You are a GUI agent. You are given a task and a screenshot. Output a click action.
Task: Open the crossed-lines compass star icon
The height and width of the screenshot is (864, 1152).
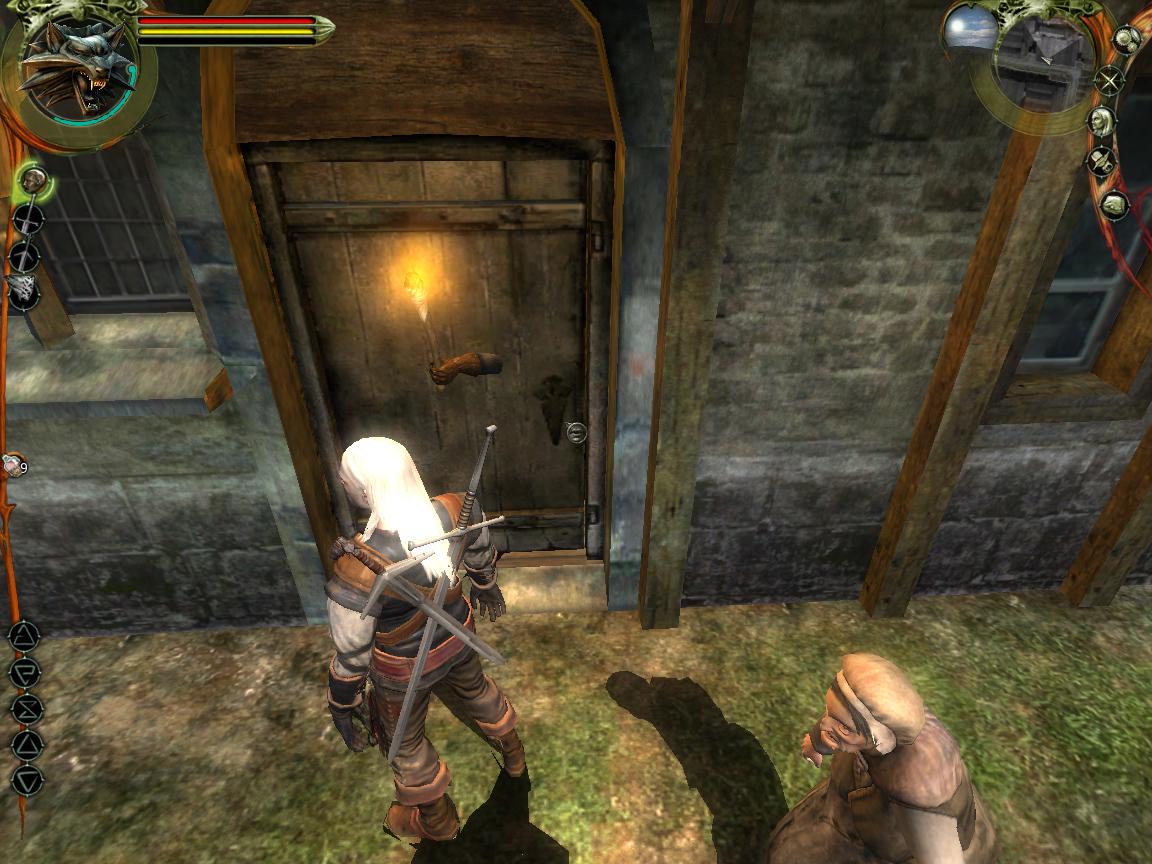1109,80
